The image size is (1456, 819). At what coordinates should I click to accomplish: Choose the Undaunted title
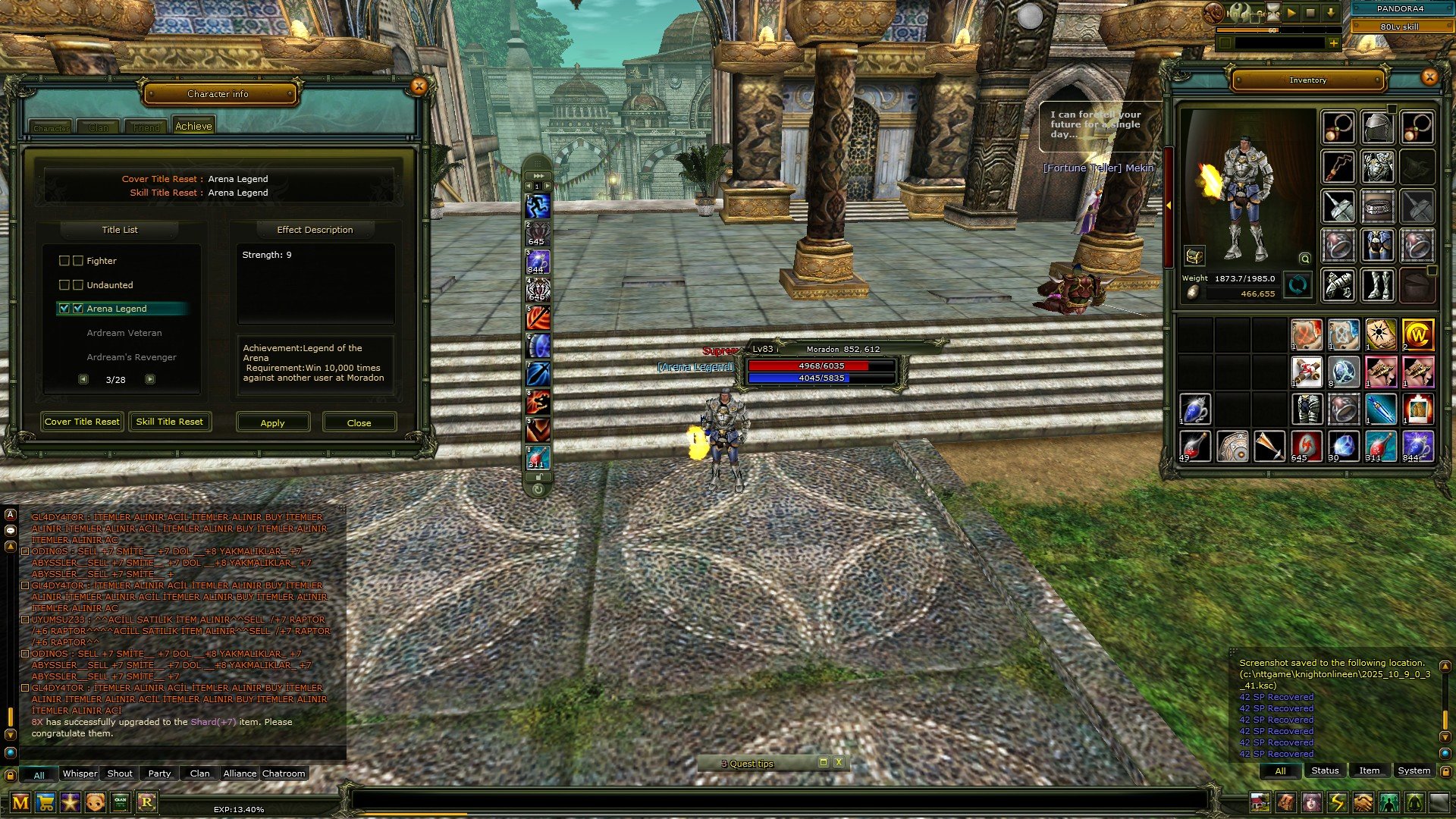(109, 285)
